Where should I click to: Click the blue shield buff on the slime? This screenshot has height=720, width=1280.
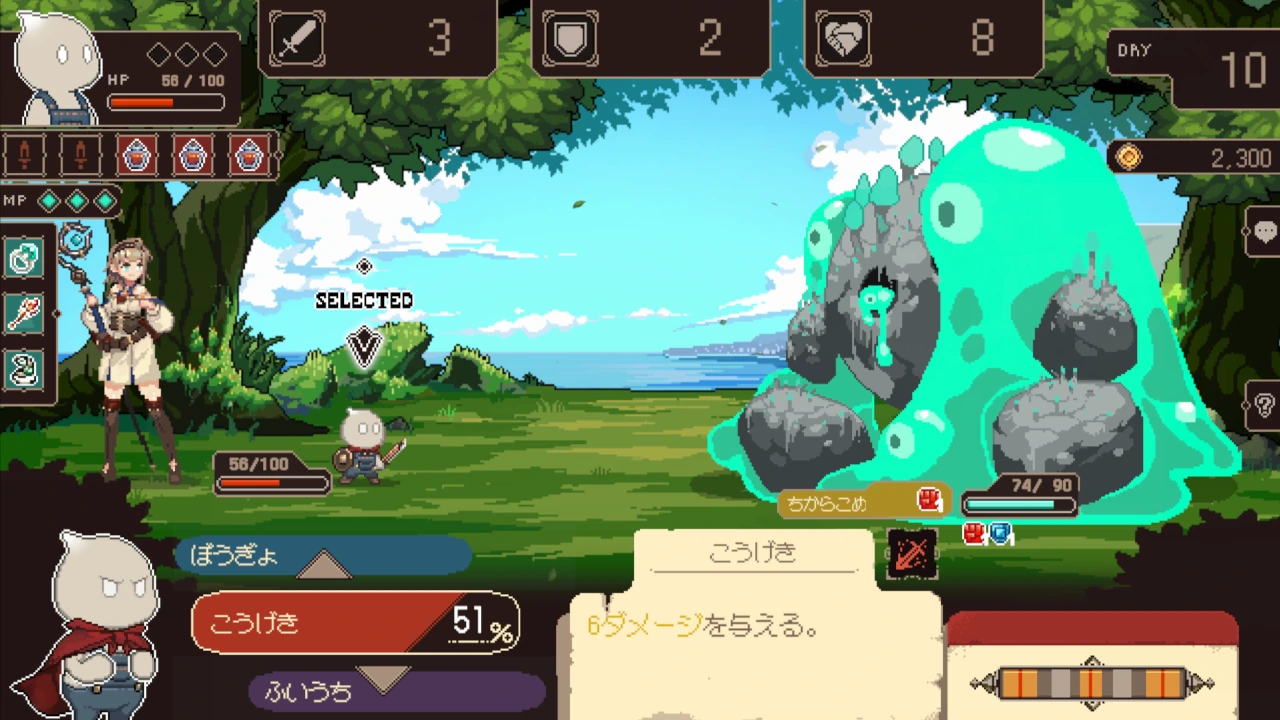coord(1000,533)
